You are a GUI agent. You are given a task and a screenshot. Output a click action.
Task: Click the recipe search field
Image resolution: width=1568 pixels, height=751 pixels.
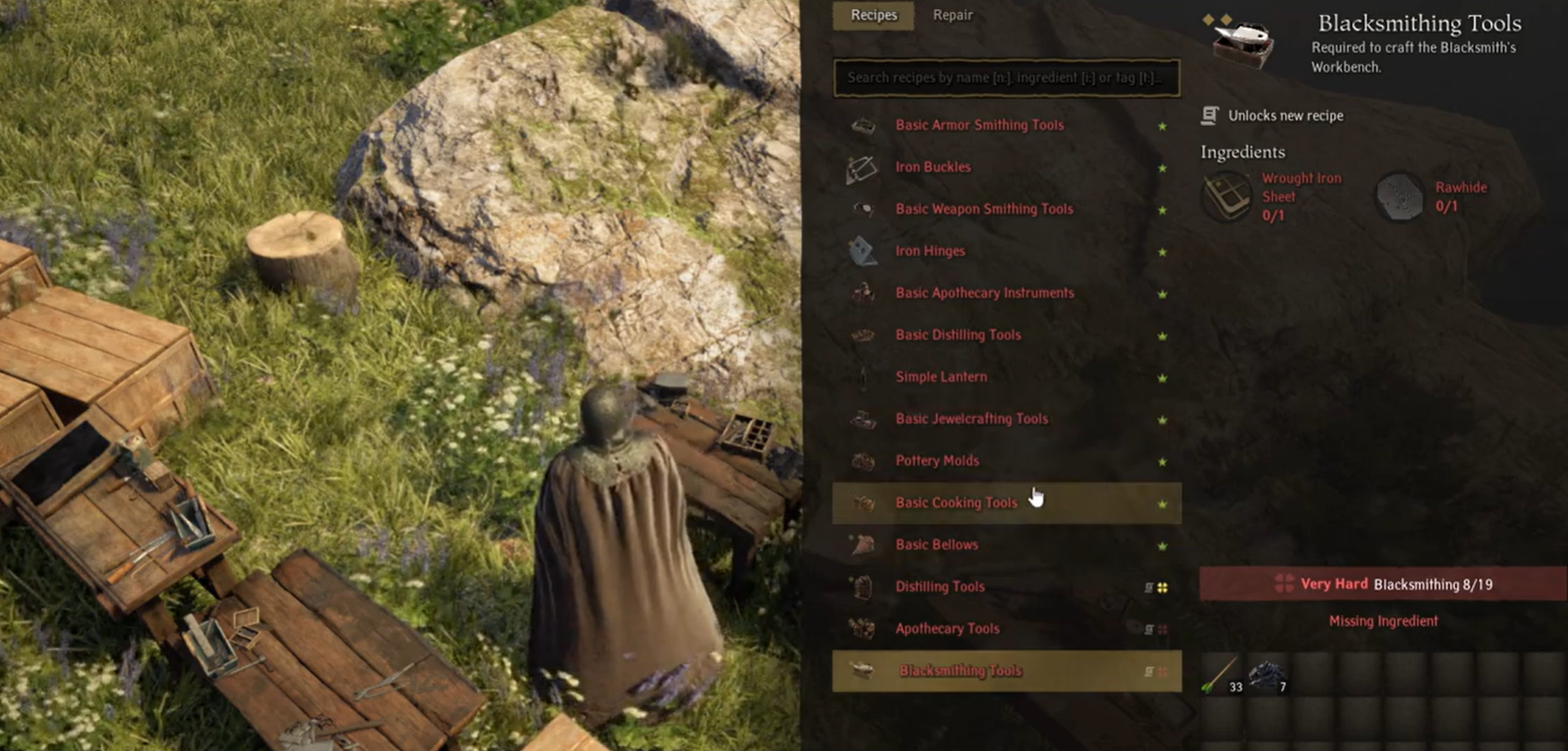click(1006, 77)
